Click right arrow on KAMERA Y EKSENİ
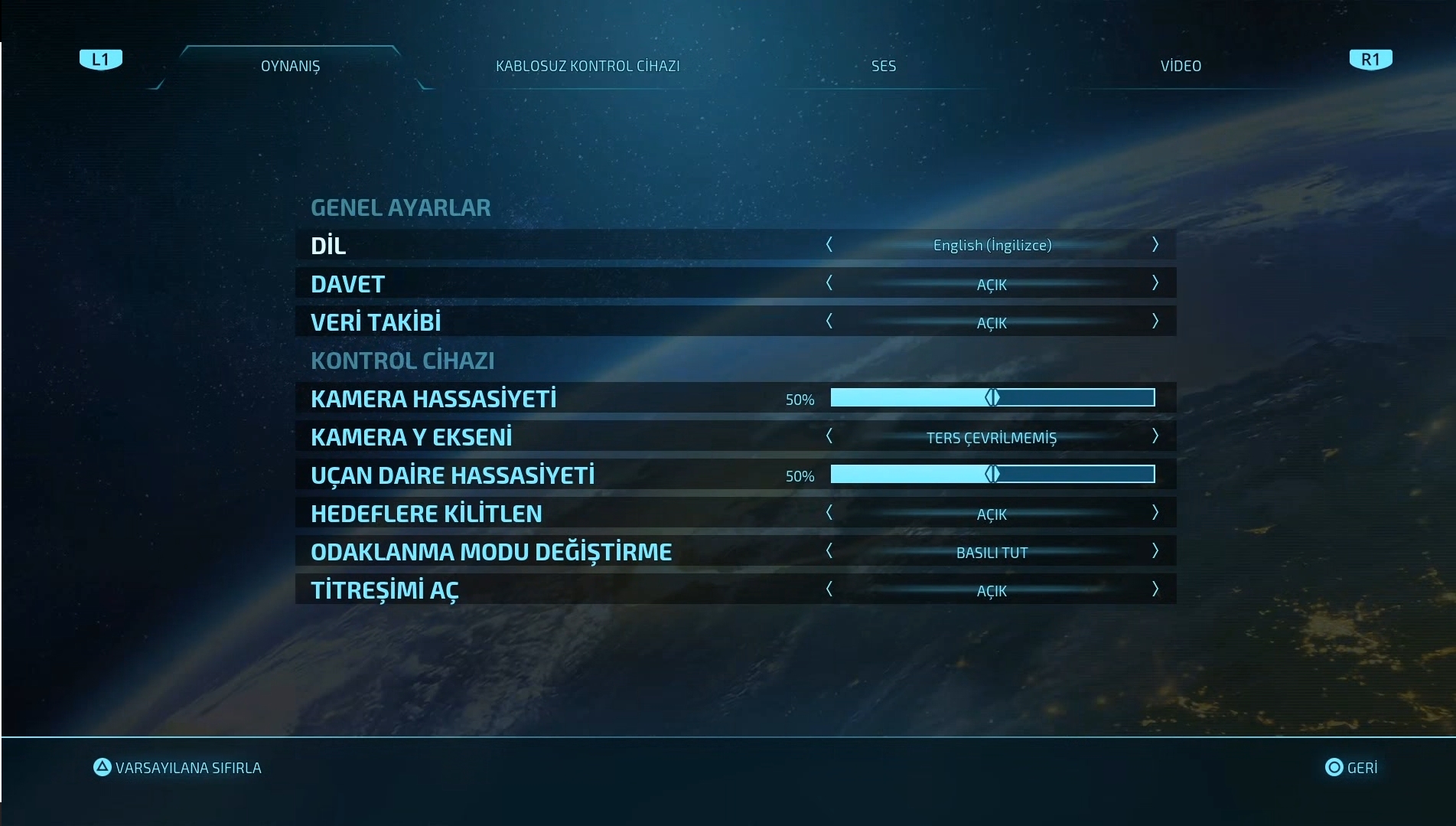This screenshot has width=1456, height=826. click(x=1155, y=436)
